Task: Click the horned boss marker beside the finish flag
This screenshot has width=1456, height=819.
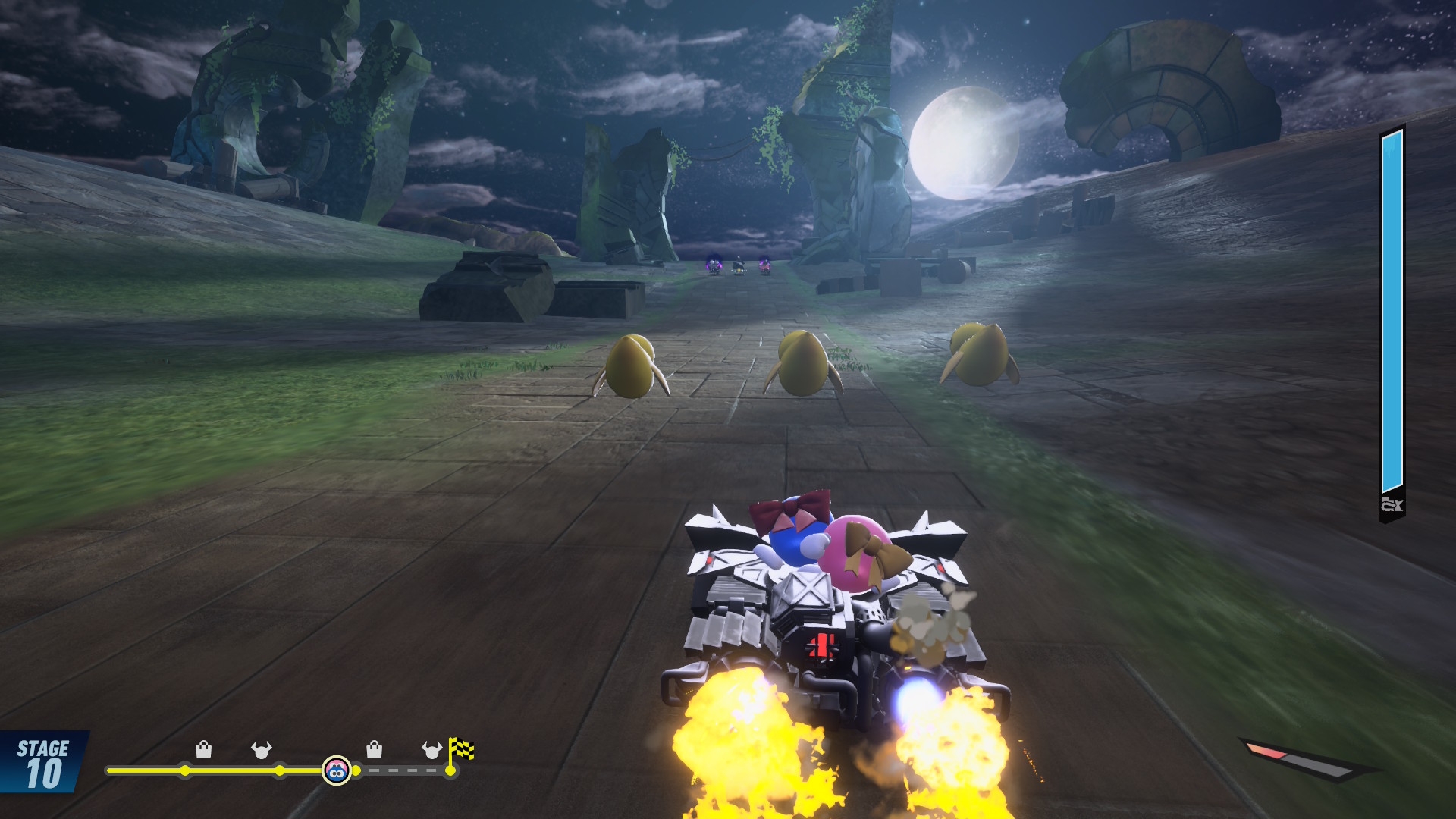Action: coord(431,750)
